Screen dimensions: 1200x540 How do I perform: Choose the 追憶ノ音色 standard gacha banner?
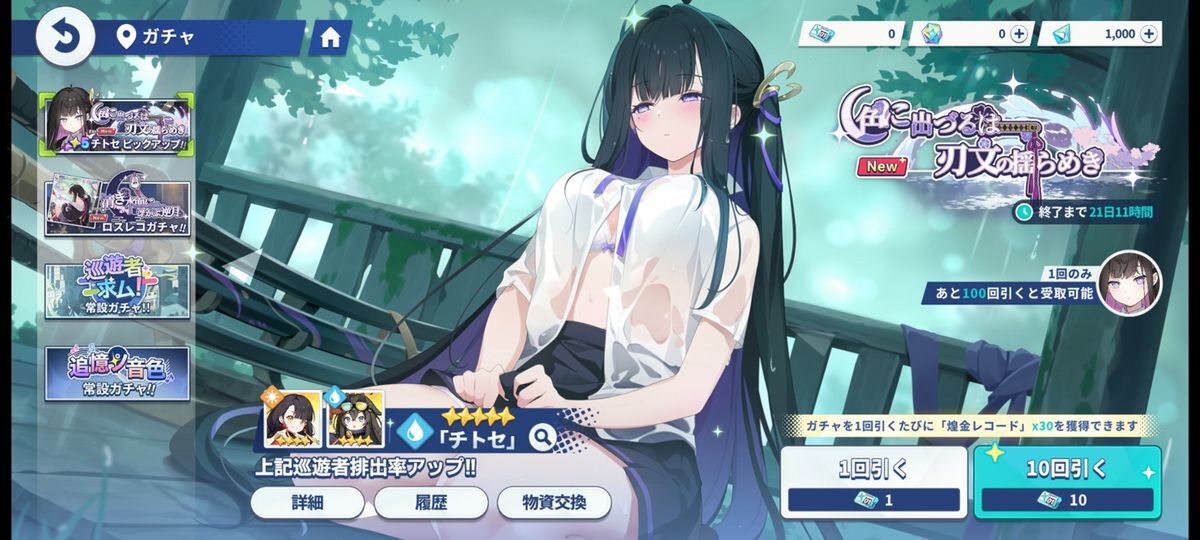click(x=117, y=374)
